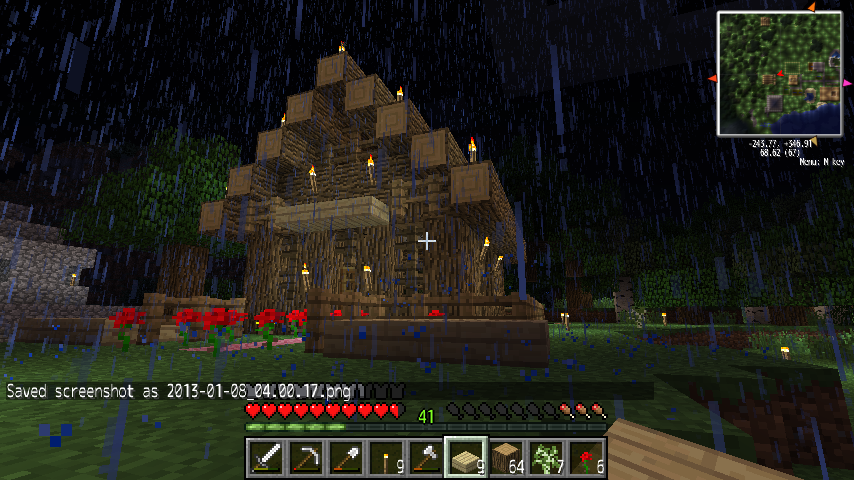Click the pink waypoint marker on the minimap edge
Viewport: 854px width, 480px height.
pyautogui.click(x=847, y=84)
